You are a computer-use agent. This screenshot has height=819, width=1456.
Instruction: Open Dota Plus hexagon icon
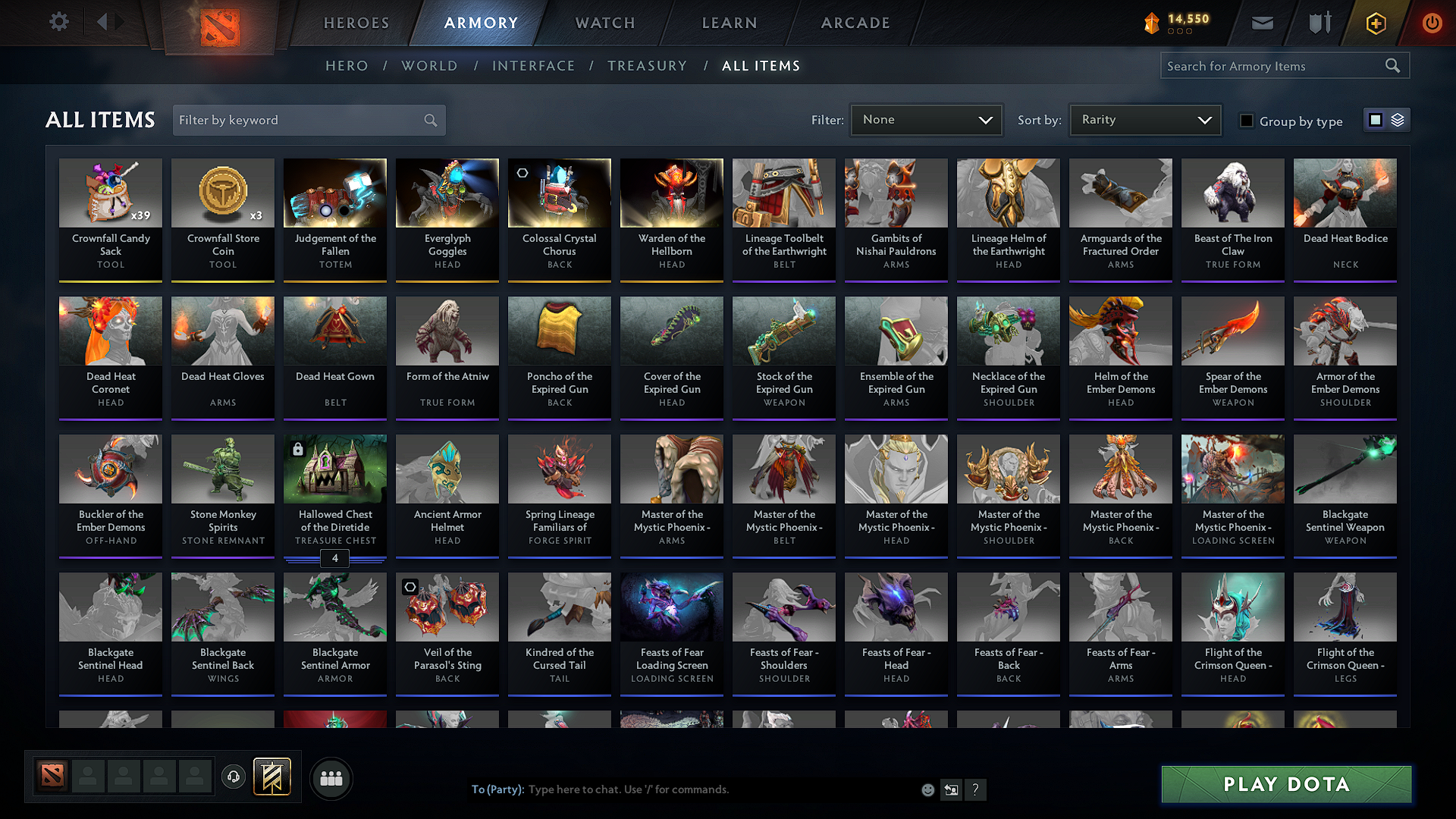pos(1375,23)
